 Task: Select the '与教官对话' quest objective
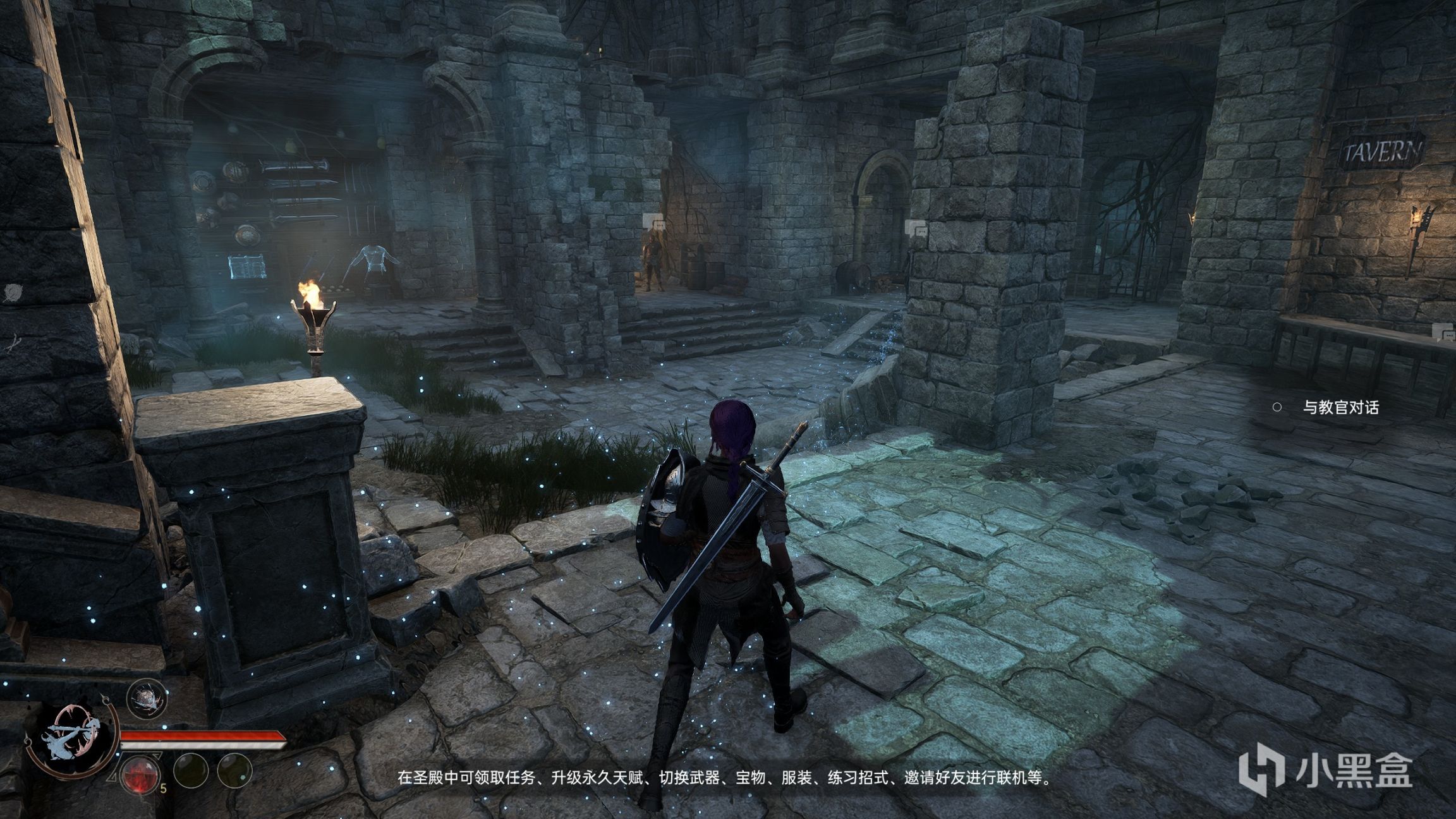click(1340, 408)
